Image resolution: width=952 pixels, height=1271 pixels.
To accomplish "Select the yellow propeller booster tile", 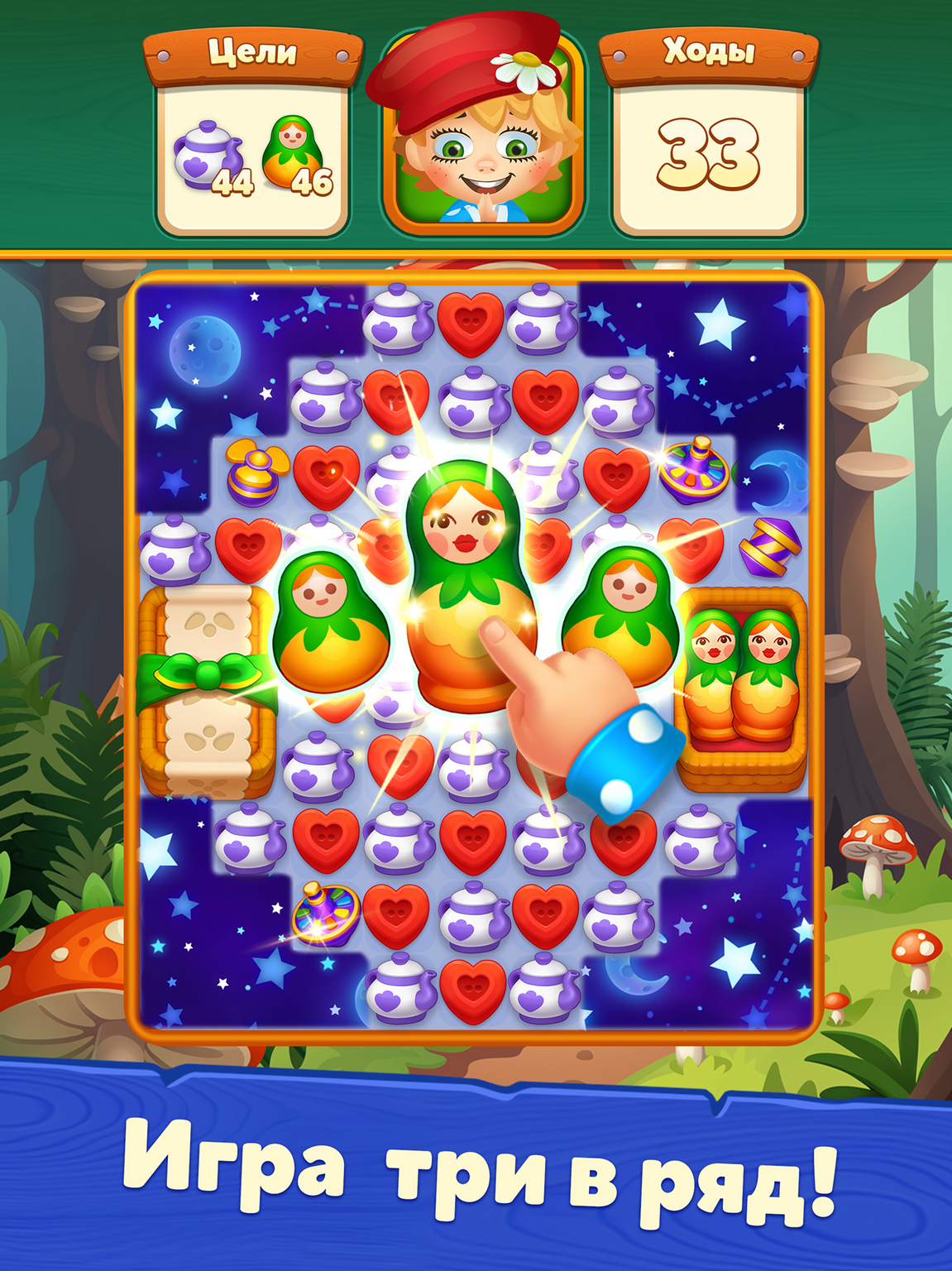I will 254,473.
